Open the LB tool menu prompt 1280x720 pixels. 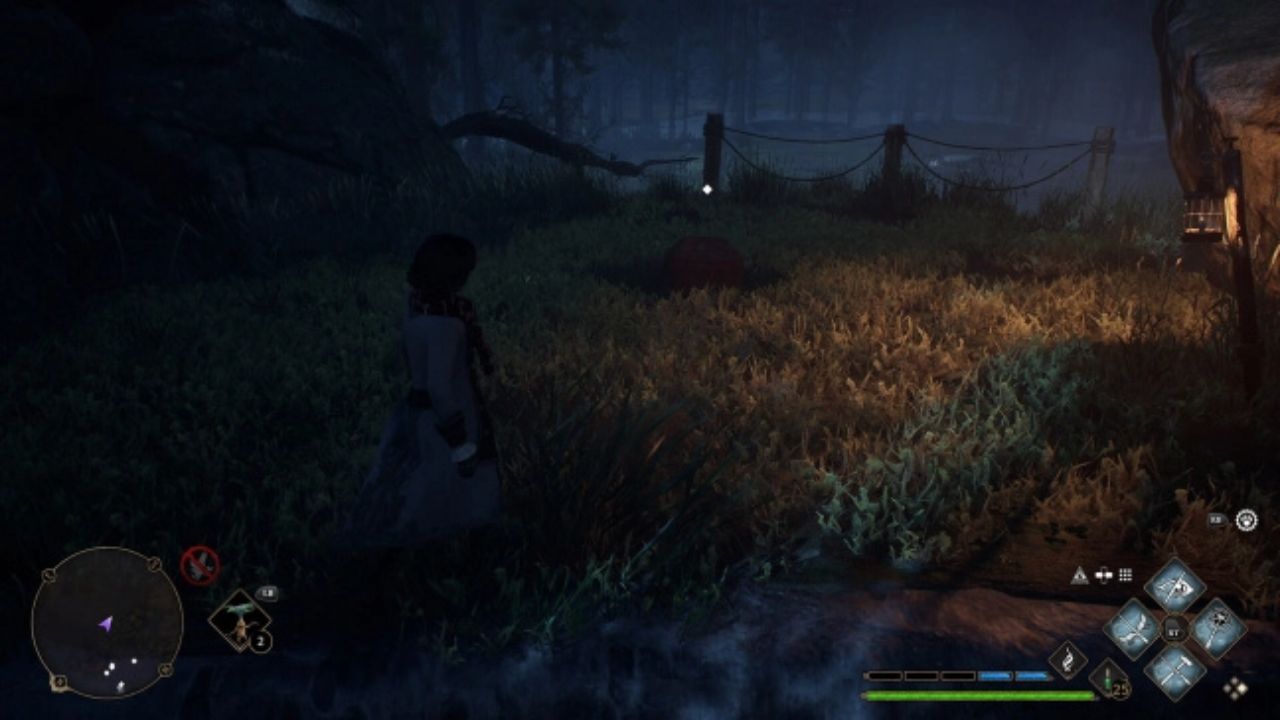click(x=268, y=593)
